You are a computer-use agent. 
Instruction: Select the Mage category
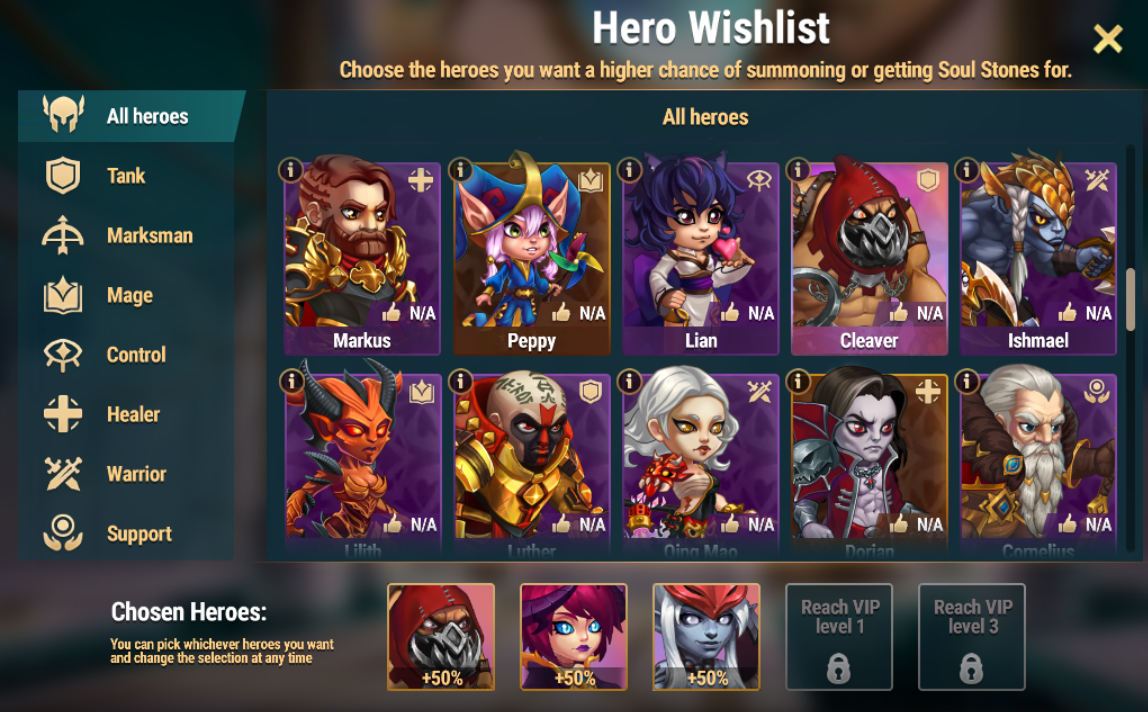coord(129,295)
